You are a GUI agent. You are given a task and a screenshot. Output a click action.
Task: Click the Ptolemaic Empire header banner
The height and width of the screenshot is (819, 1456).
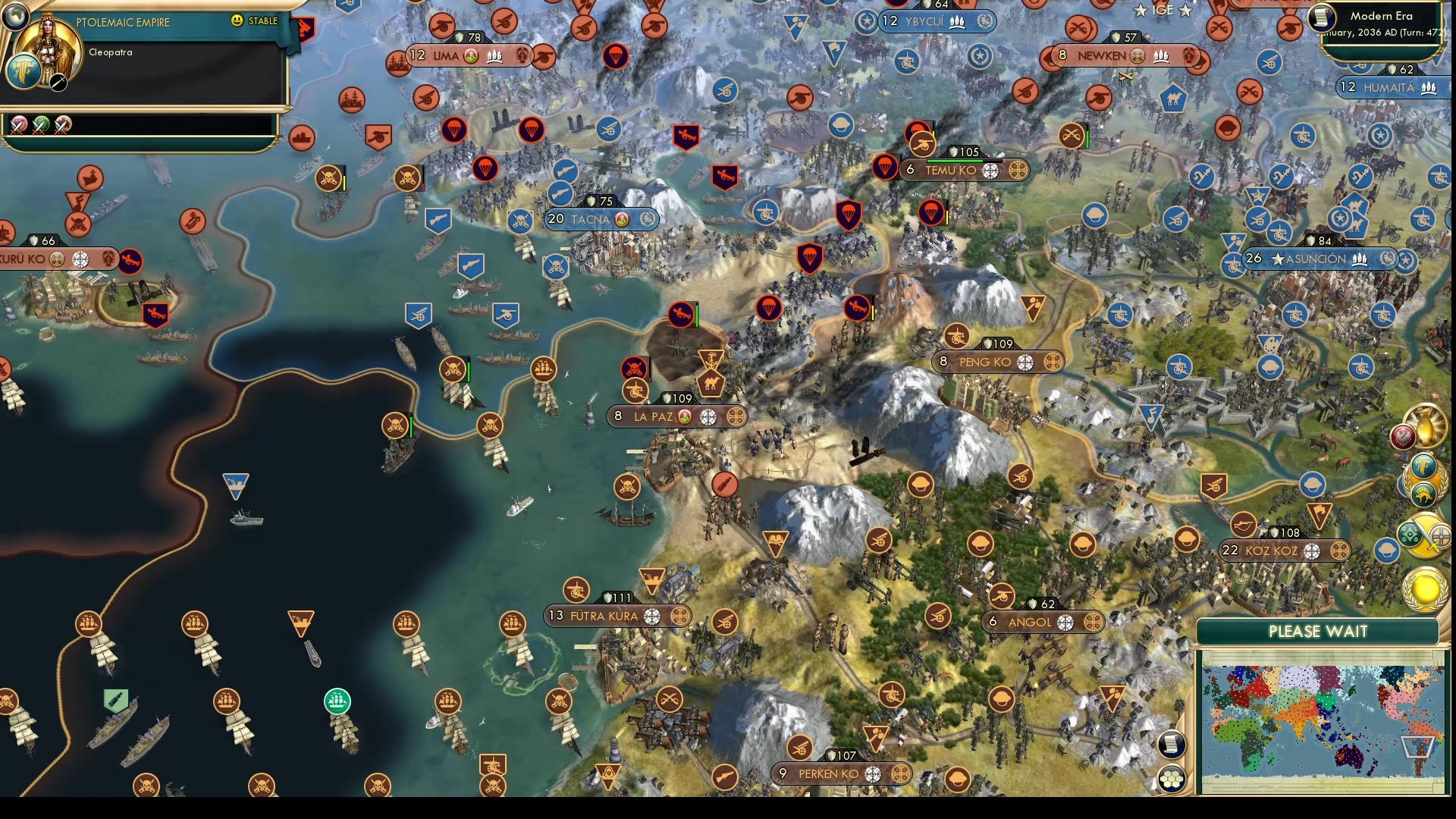point(125,23)
